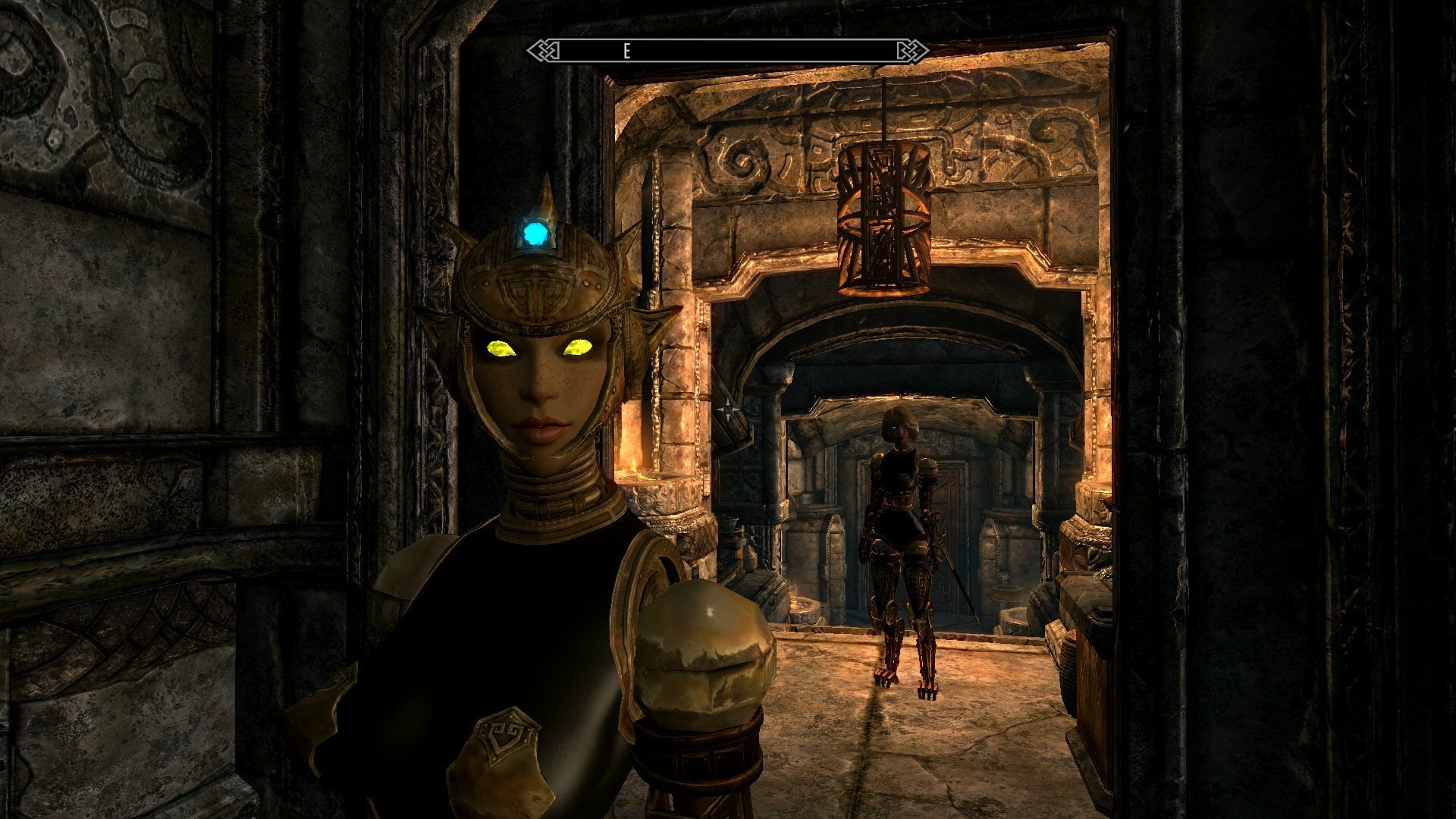Click the compass bar showing East
Viewport: 1456px width, 819px height.
point(728,51)
